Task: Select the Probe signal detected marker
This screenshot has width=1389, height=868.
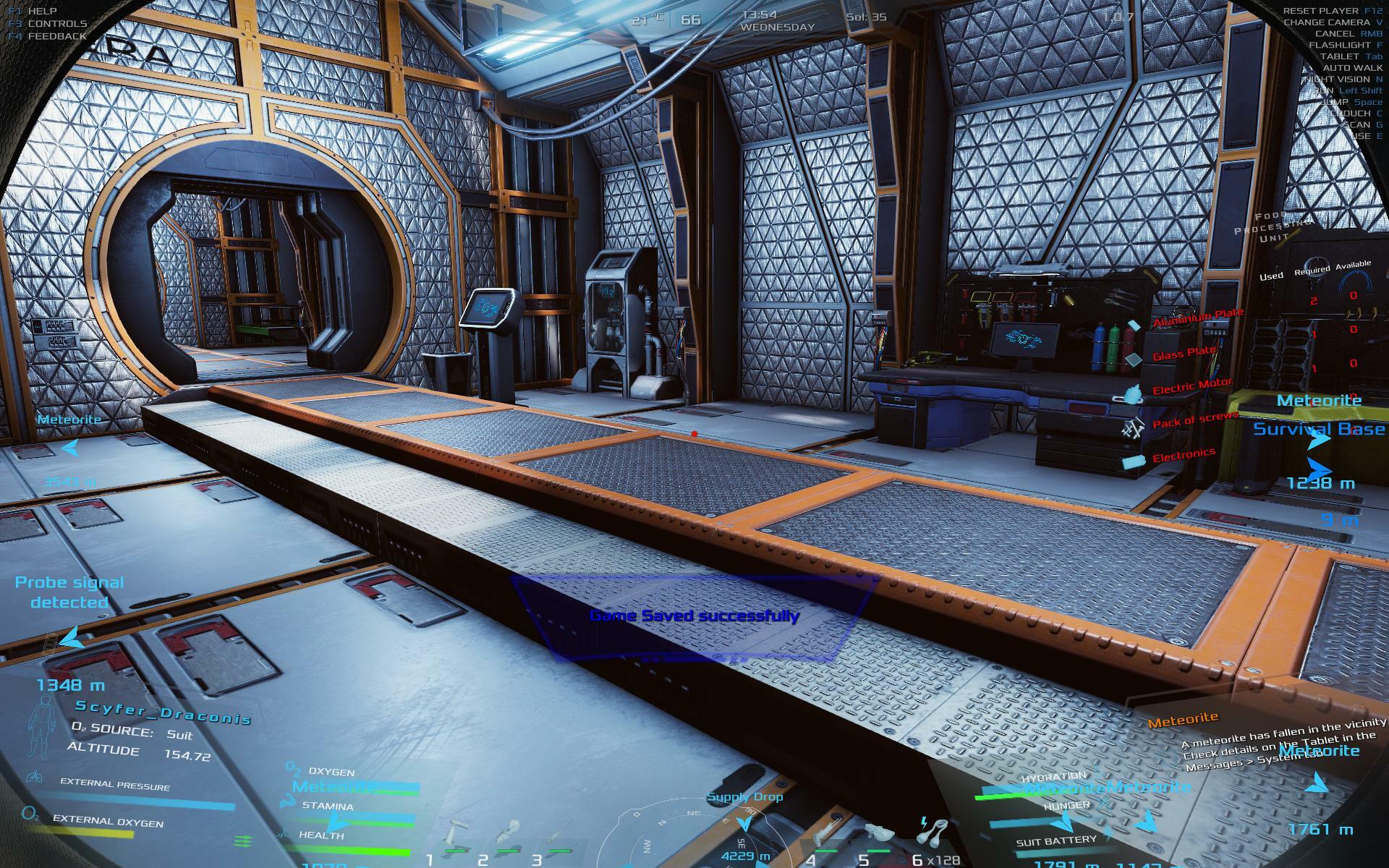Action: point(69,592)
